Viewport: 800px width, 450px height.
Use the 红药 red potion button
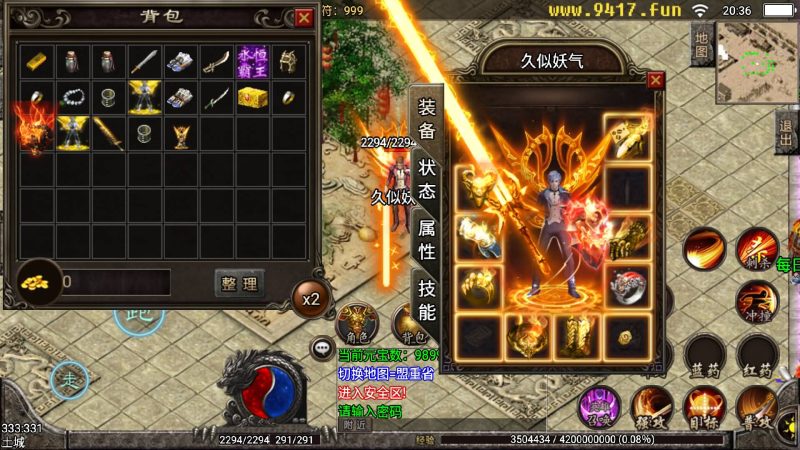[757, 356]
